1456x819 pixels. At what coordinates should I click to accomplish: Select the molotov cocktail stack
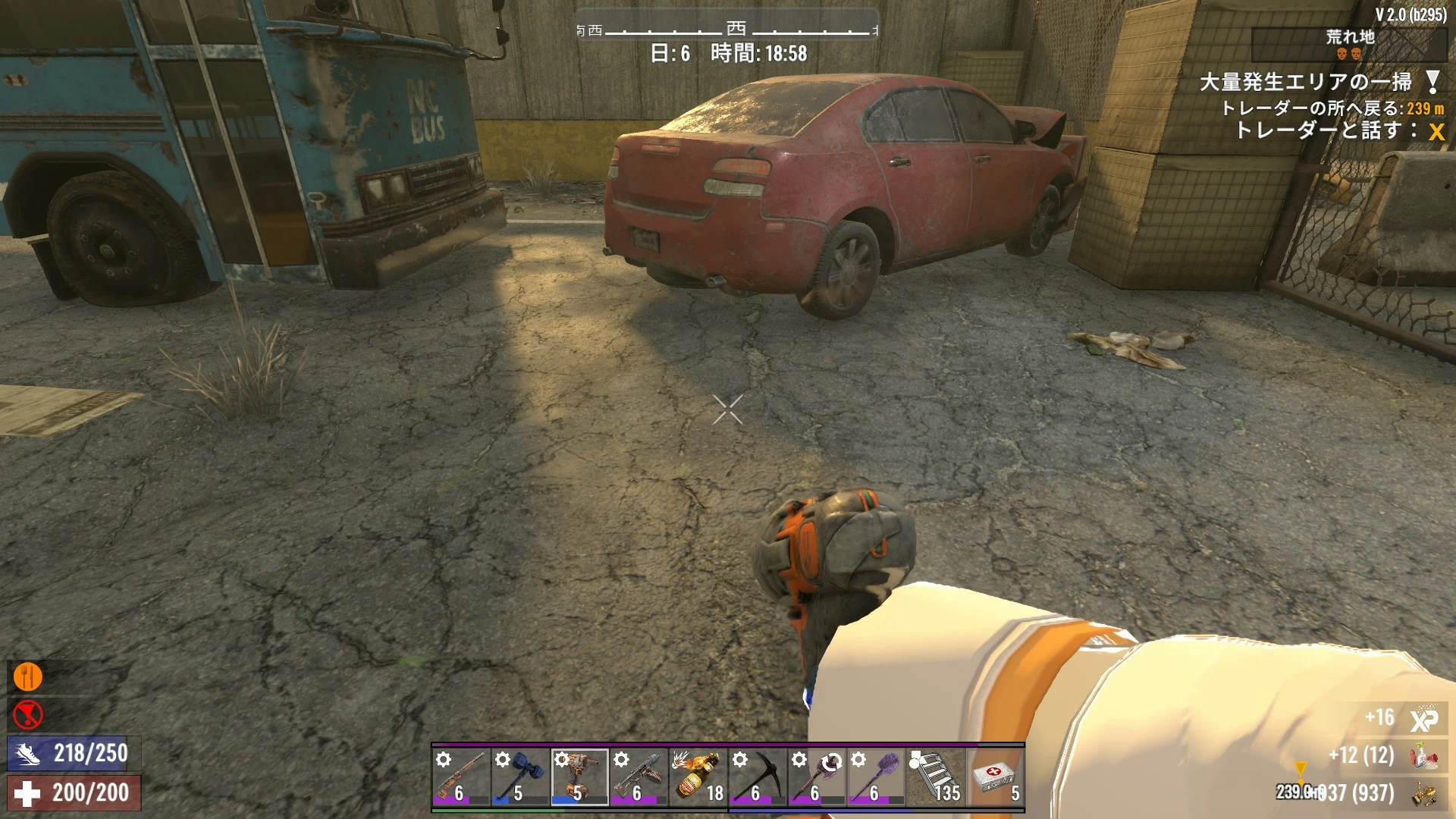(698, 777)
